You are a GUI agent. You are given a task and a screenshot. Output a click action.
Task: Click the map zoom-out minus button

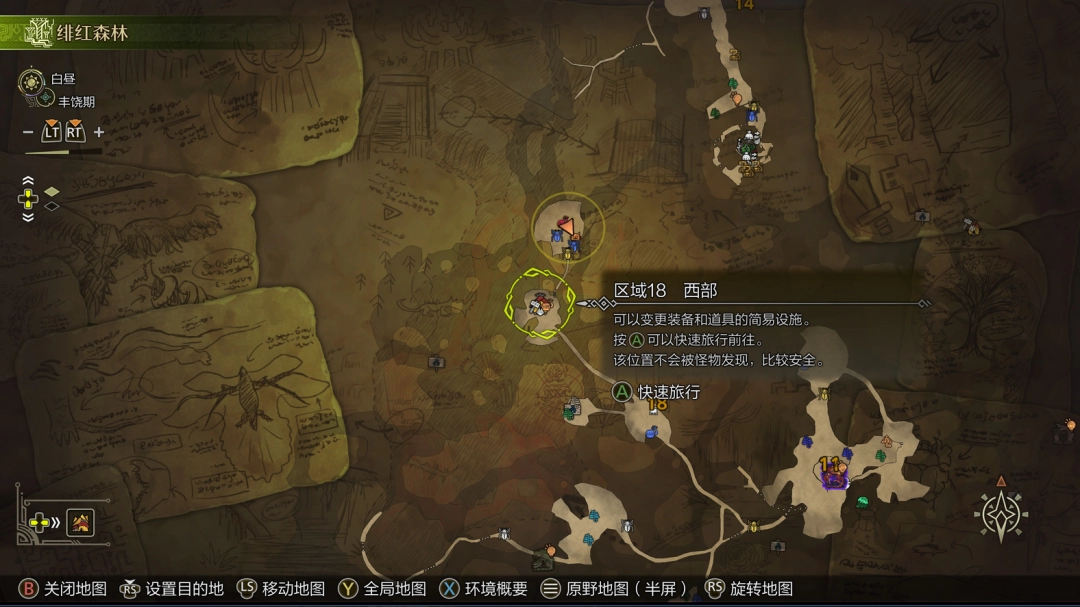click(x=28, y=132)
